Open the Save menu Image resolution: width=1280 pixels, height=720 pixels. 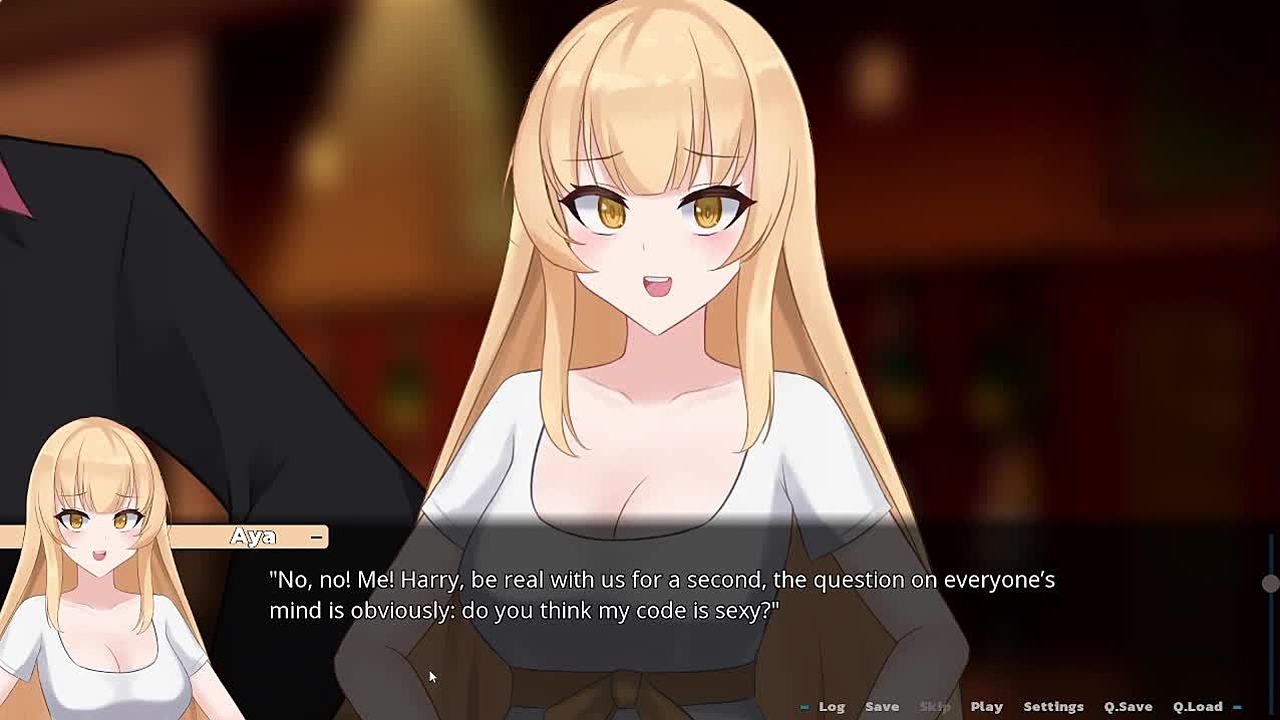click(881, 706)
